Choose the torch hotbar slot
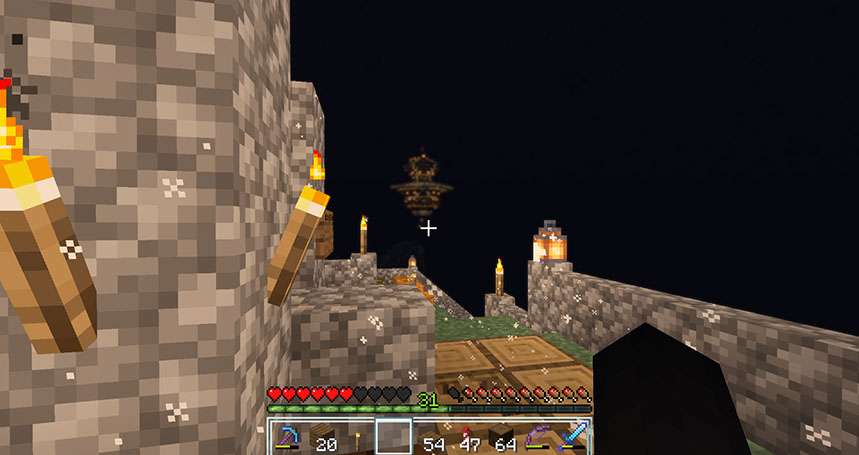859x455 pixels. tap(359, 437)
